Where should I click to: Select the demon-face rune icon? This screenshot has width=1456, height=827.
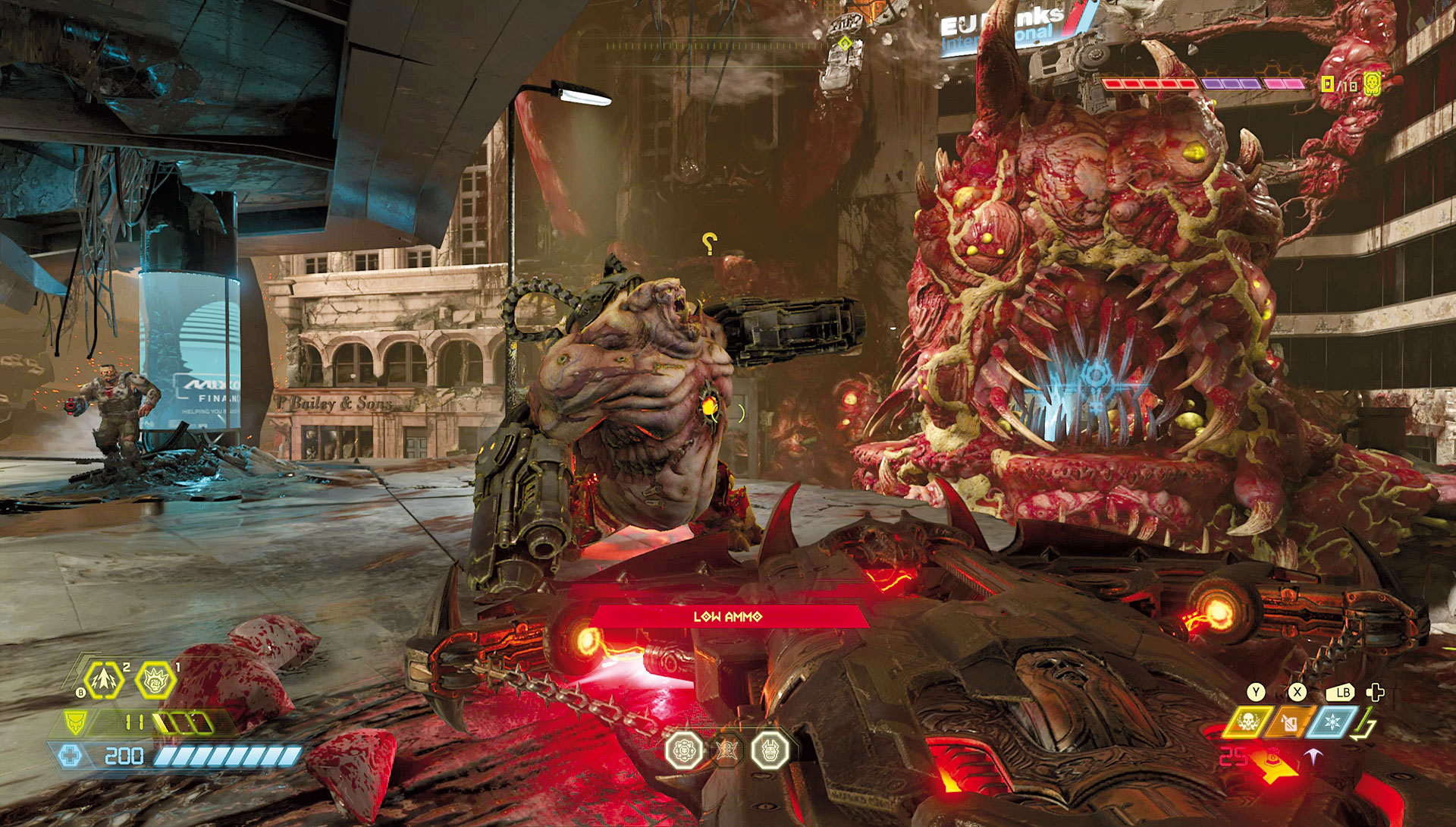pyautogui.click(x=770, y=750)
